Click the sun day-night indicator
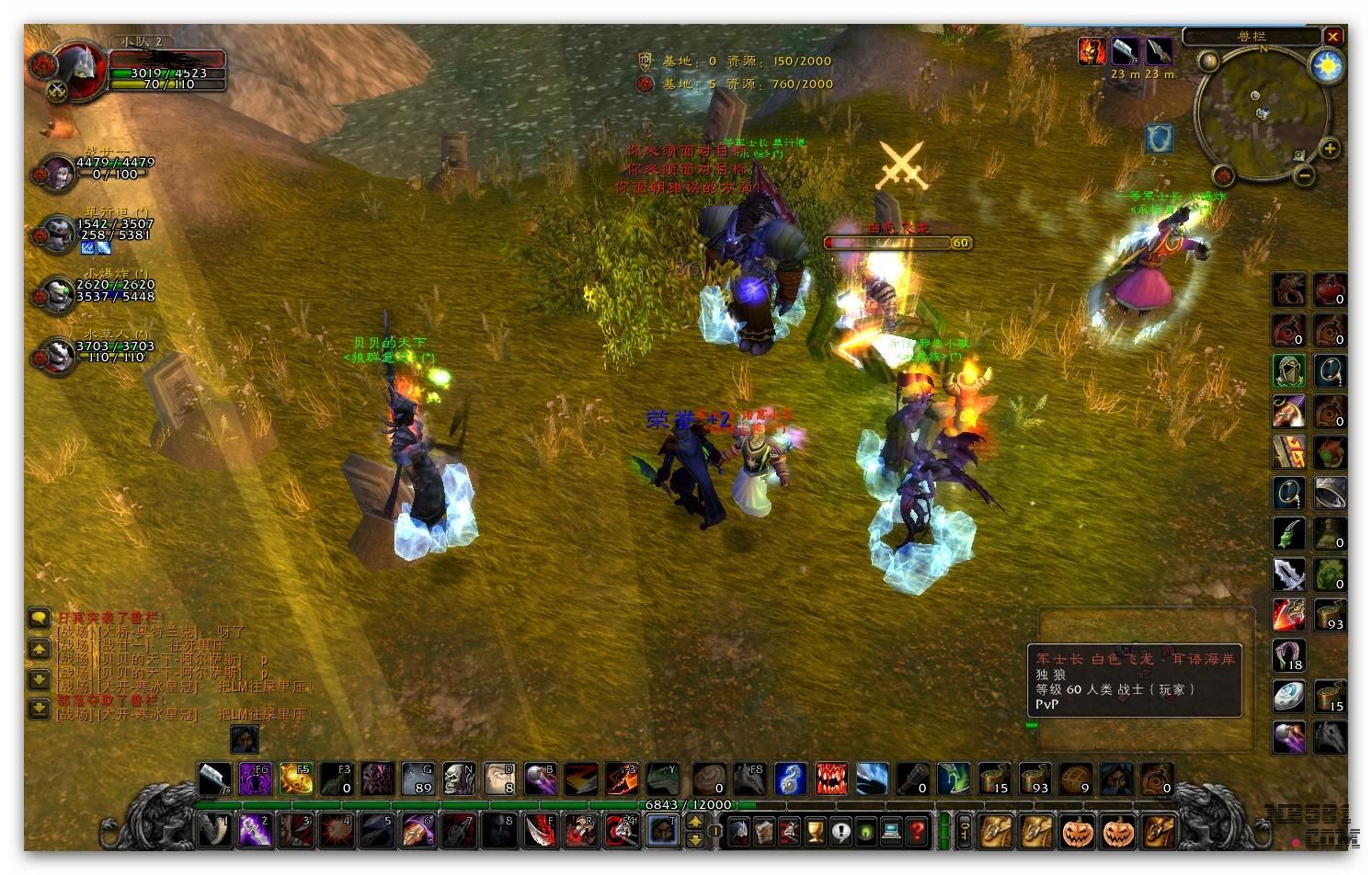The width and height of the screenshot is (1372, 875). tap(1327, 66)
